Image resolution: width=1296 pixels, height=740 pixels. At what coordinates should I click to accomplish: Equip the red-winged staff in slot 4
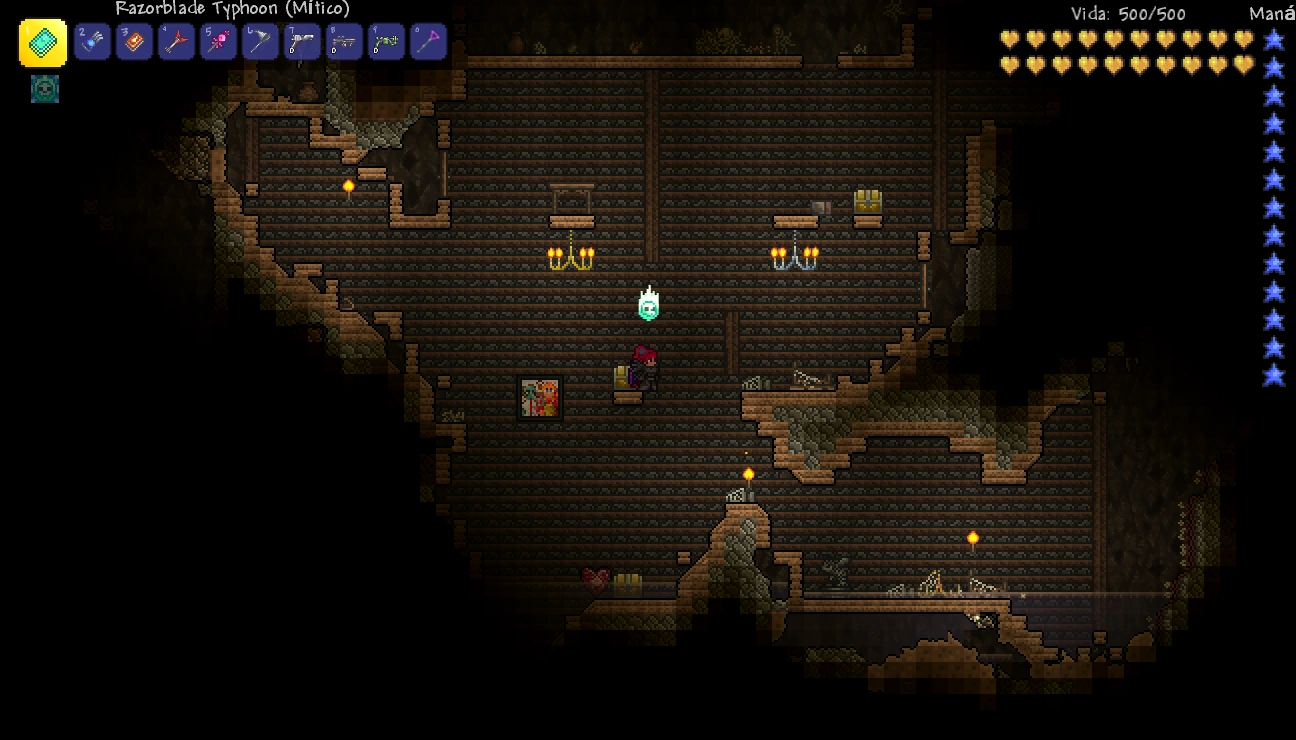click(x=176, y=42)
